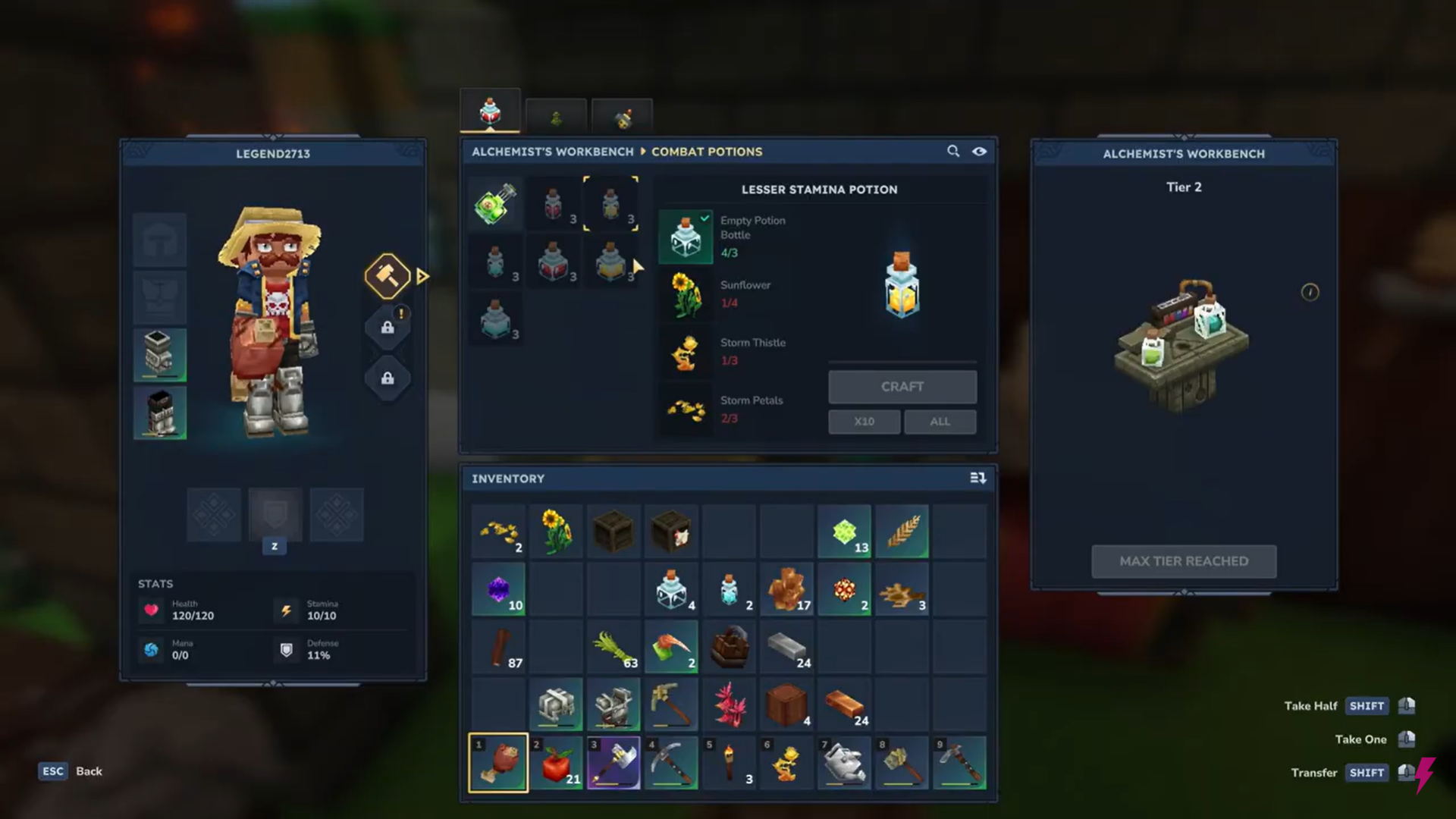Viewport: 1456px width, 819px height.
Task: Click the Storm Thistle ingredient icon
Action: [x=685, y=352]
